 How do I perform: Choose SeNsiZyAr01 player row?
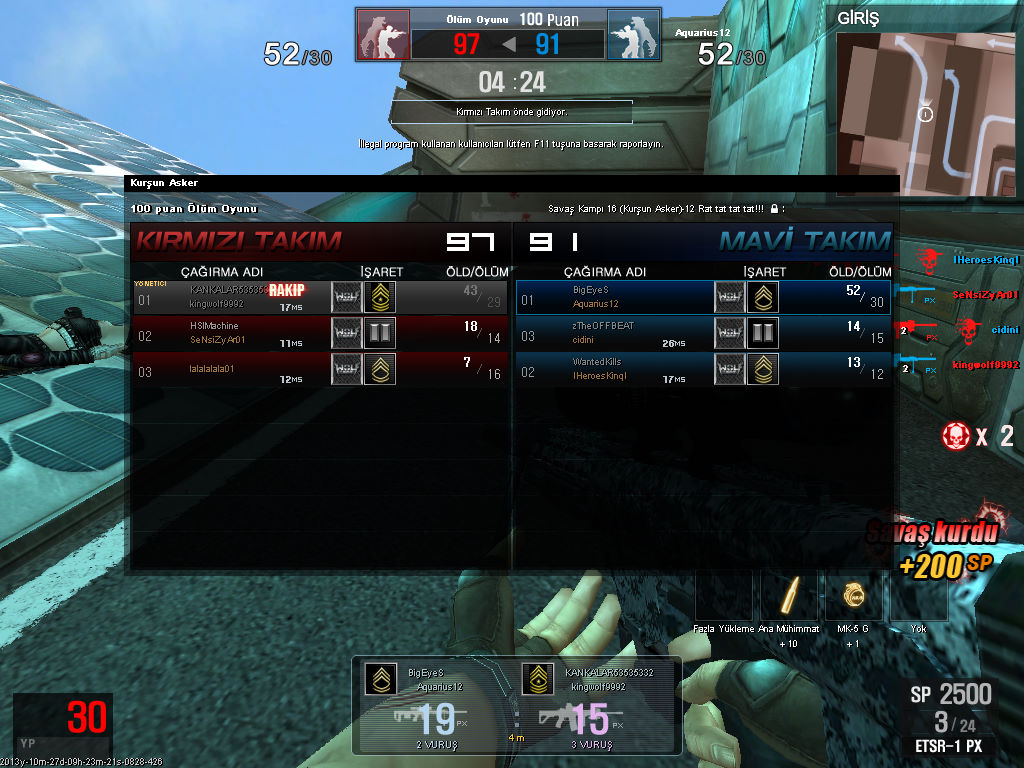point(320,333)
